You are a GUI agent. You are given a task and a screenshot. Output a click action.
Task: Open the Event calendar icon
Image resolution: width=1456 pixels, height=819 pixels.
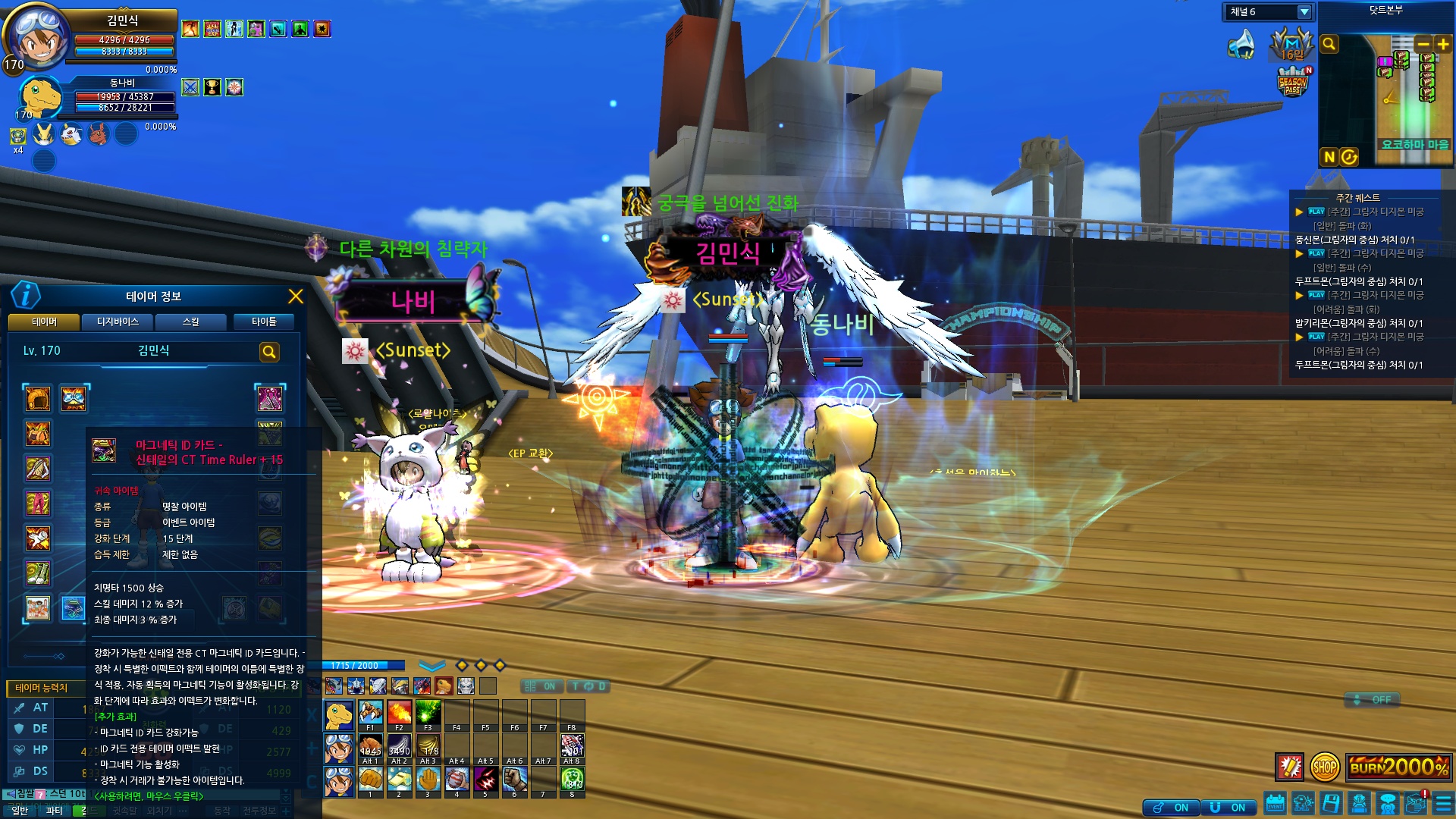click(x=1275, y=802)
